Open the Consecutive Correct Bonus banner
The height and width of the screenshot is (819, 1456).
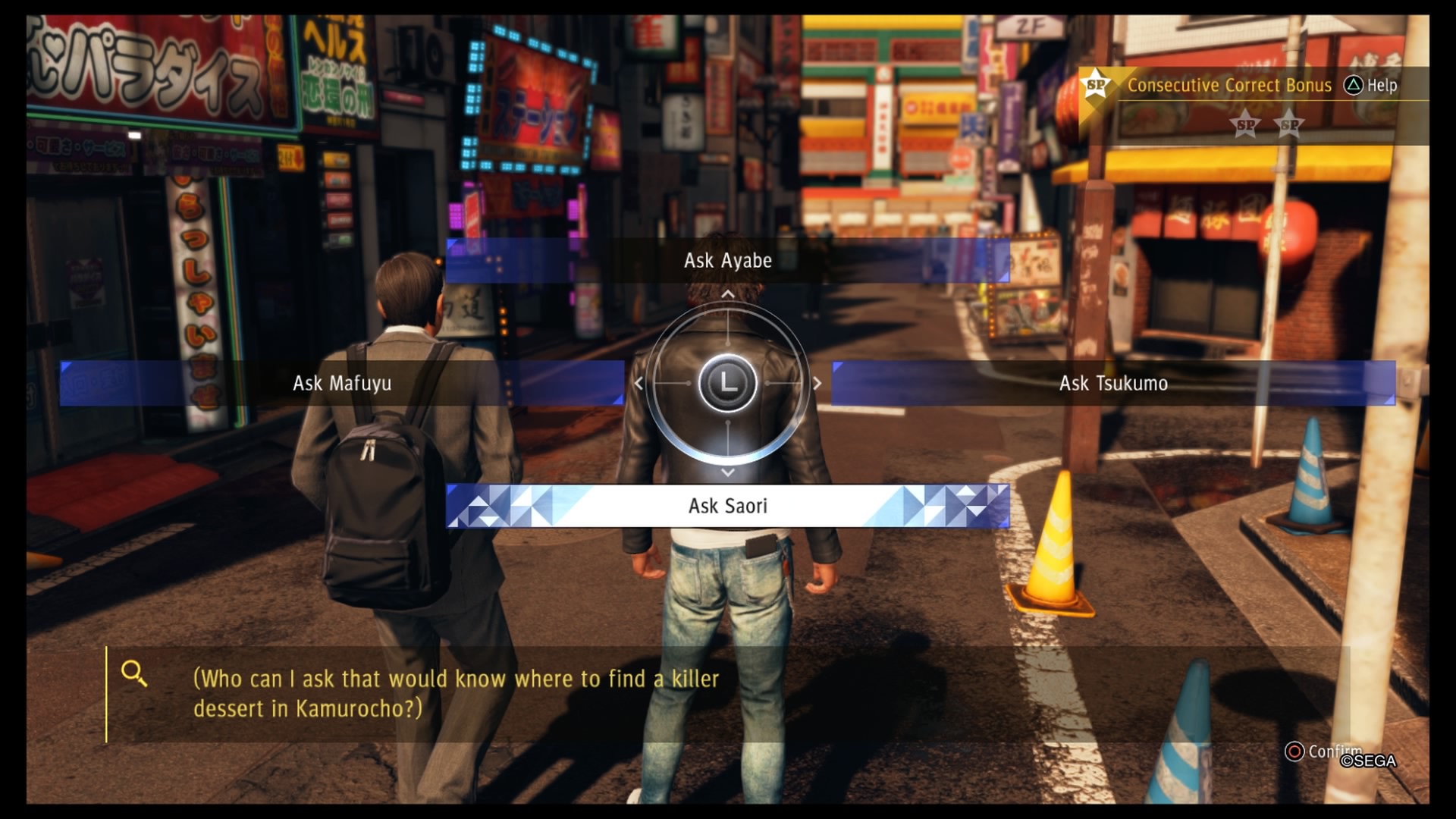1228,86
